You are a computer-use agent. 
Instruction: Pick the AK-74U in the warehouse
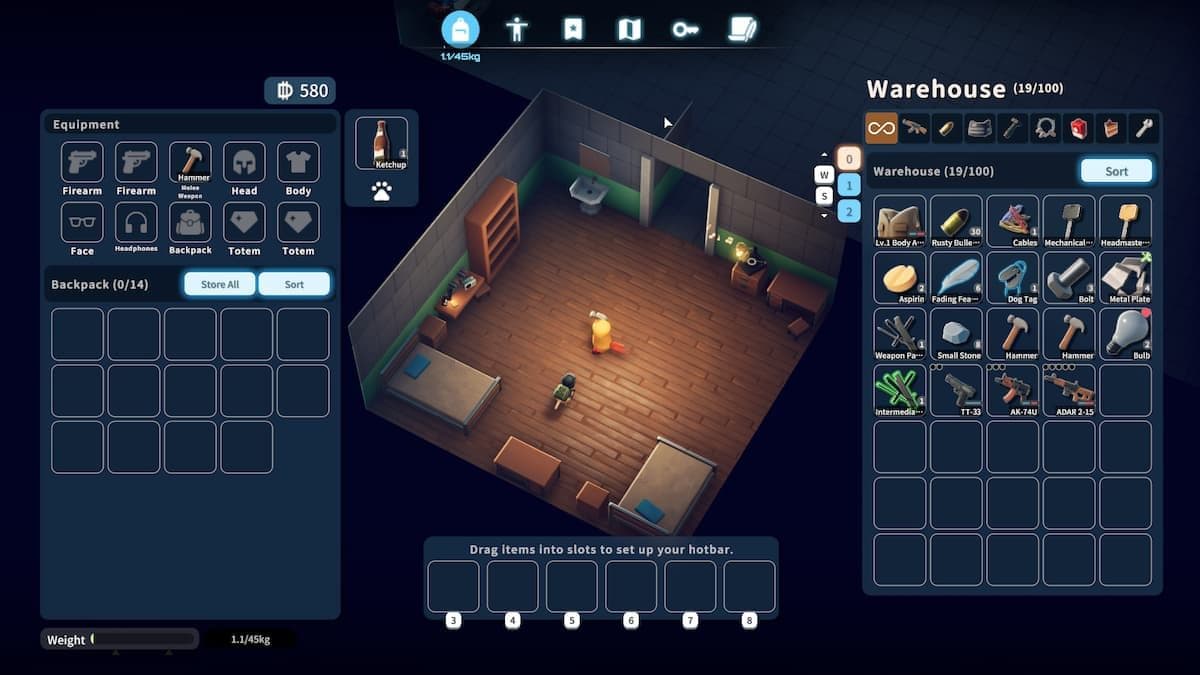(1013, 390)
